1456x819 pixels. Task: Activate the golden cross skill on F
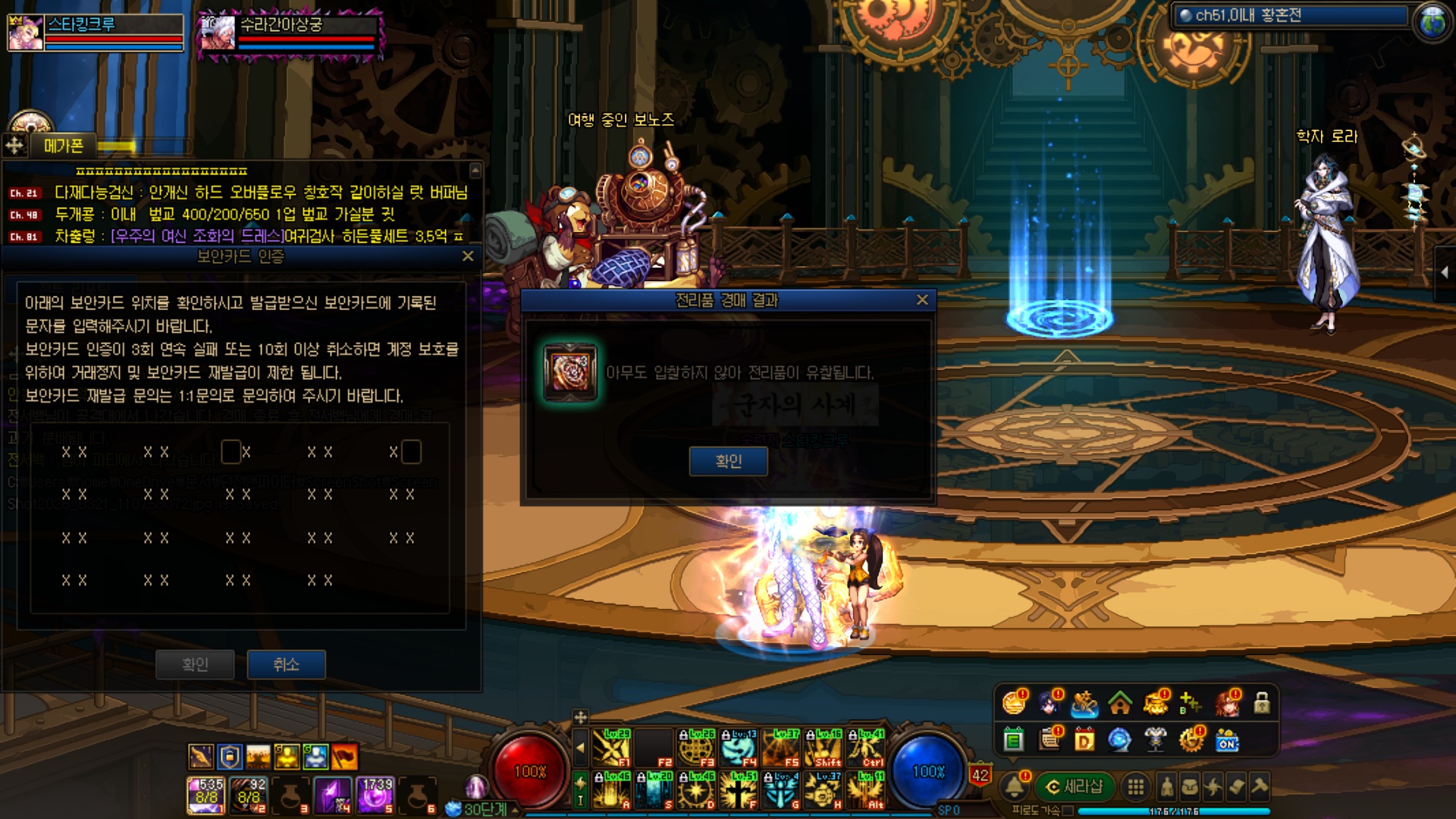coord(737,790)
